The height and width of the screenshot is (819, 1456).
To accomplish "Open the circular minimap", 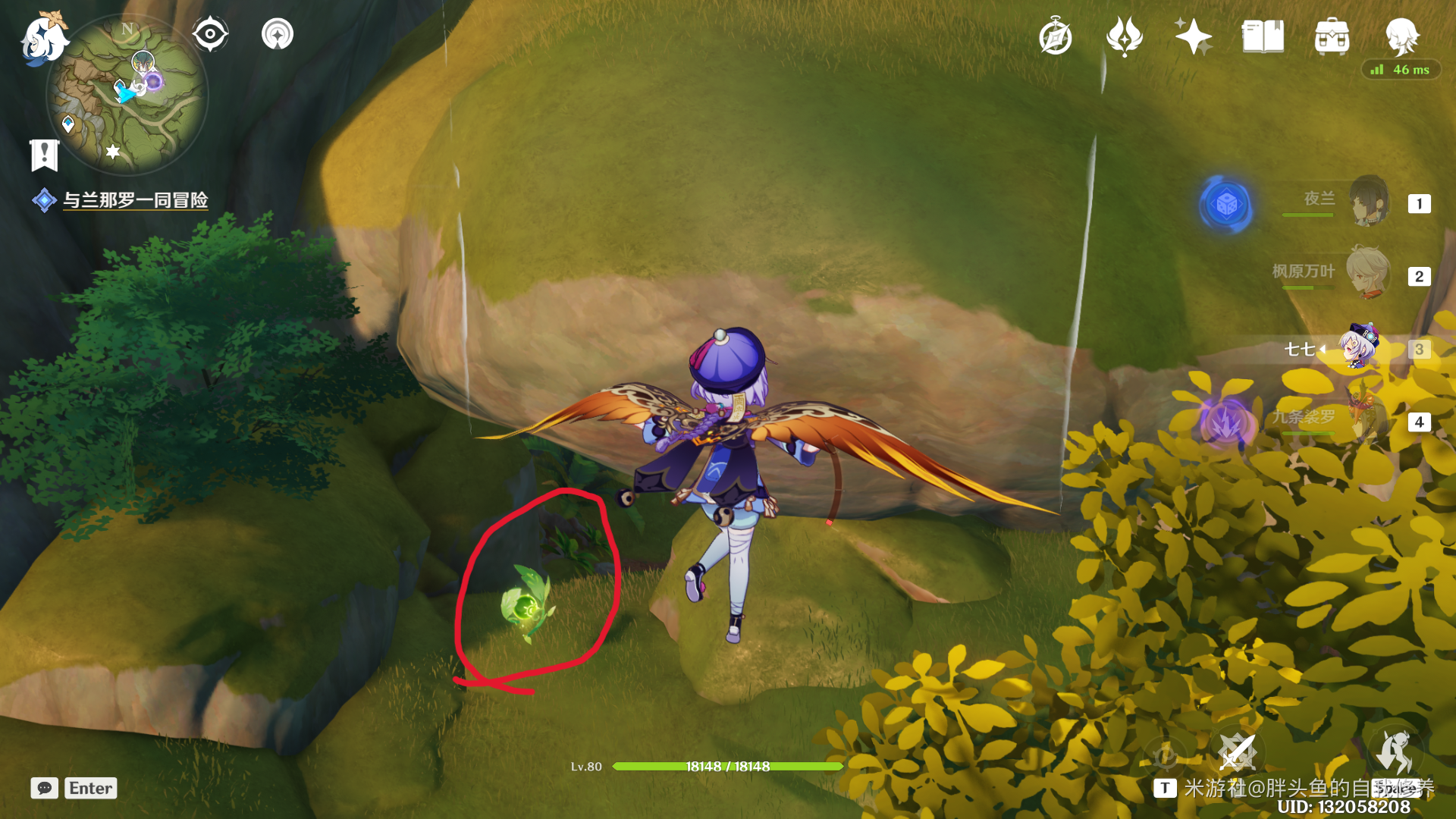I will point(127,96).
